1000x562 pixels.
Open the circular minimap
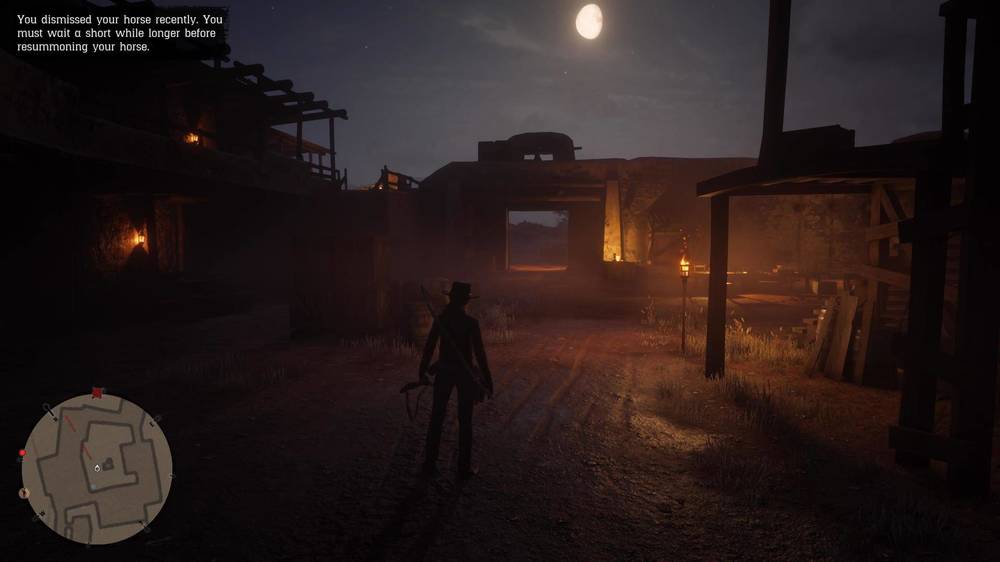click(x=97, y=469)
